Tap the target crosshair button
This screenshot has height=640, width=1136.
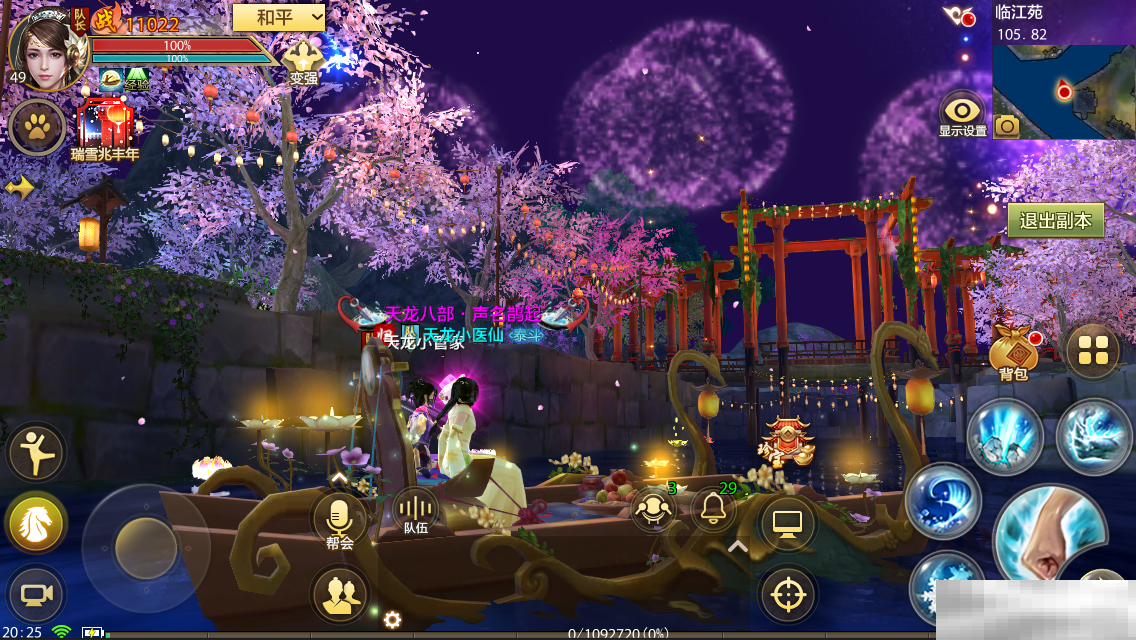pyautogui.click(x=788, y=594)
